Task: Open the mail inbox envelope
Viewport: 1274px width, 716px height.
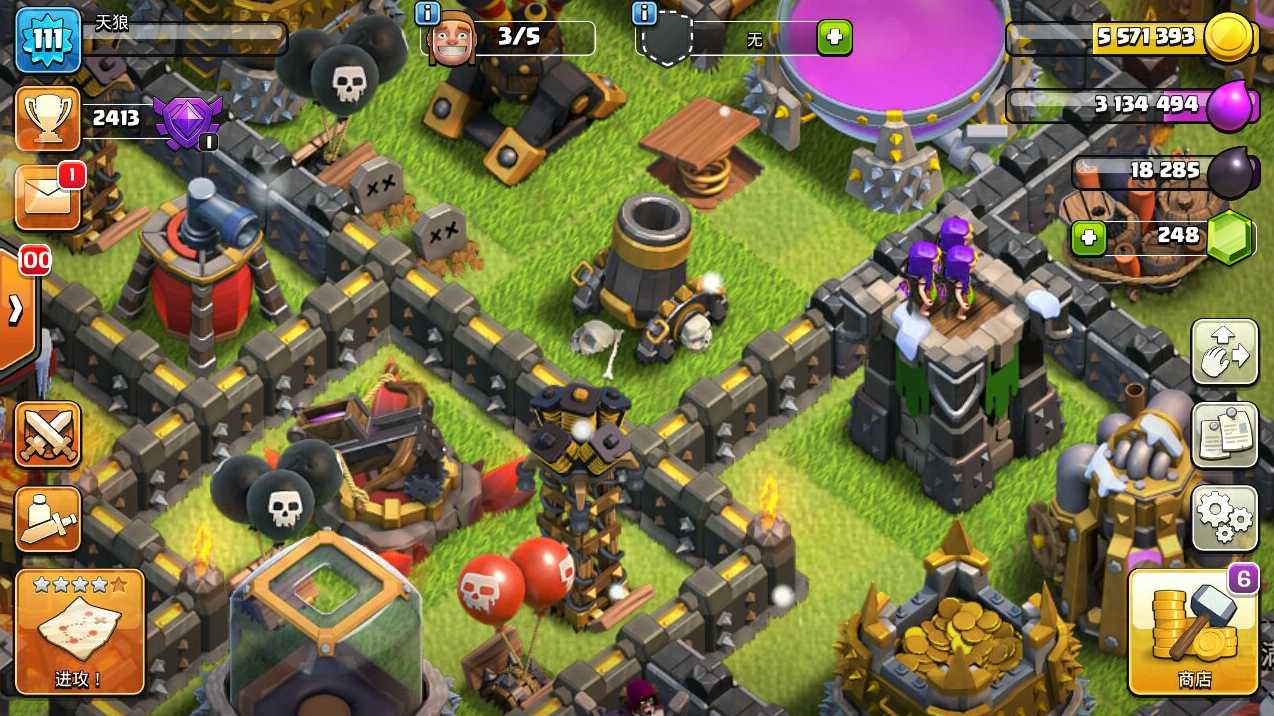Action: [x=48, y=198]
